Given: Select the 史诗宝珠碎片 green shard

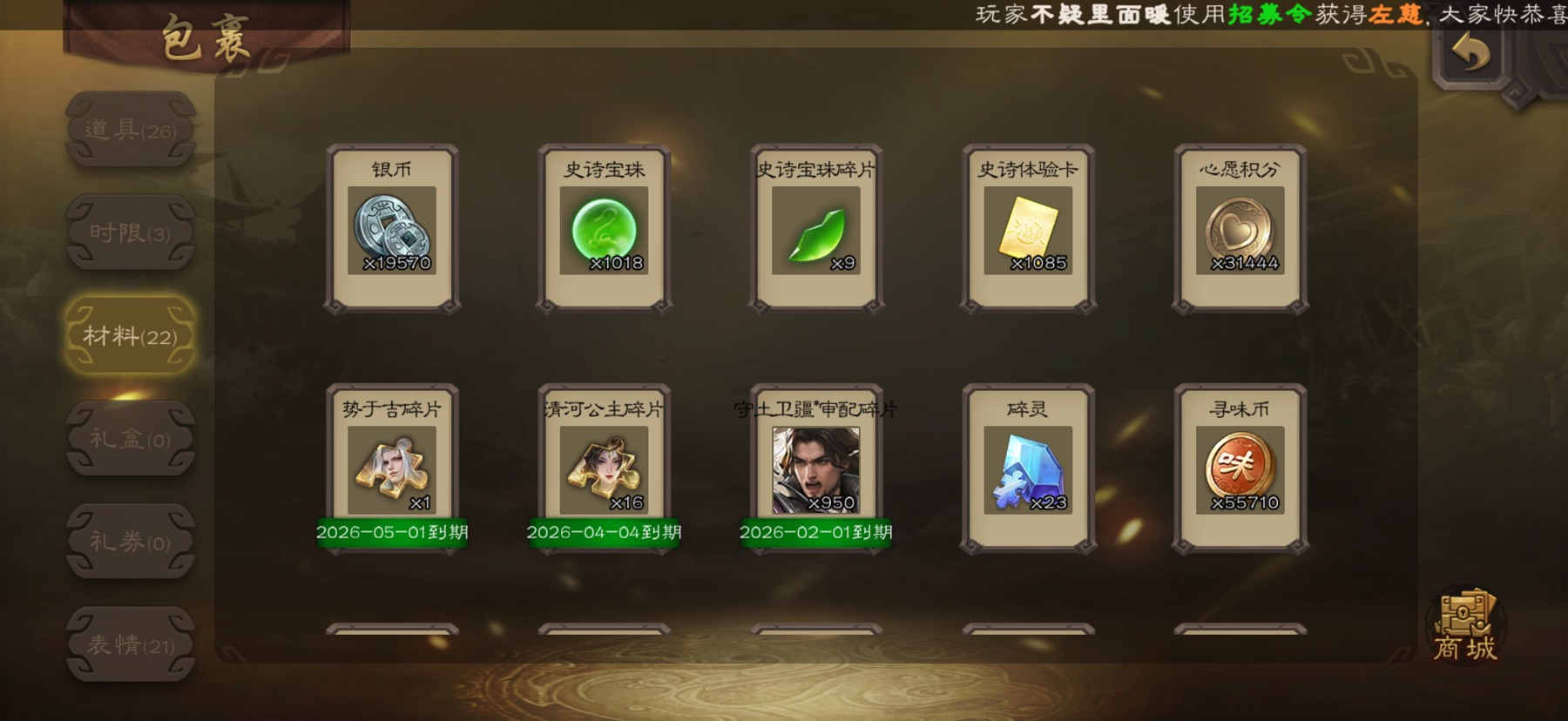Looking at the screenshot, I should point(816,230).
